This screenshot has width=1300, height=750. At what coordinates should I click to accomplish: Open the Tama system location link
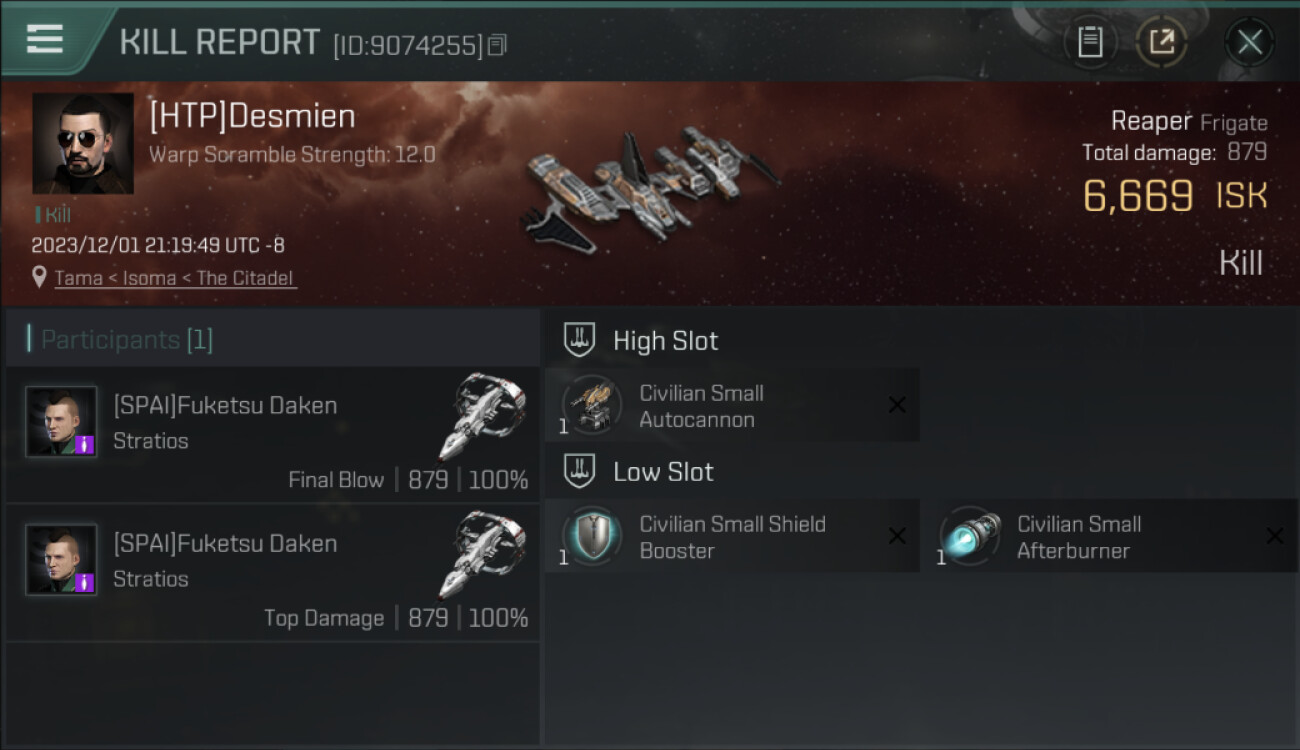175,278
